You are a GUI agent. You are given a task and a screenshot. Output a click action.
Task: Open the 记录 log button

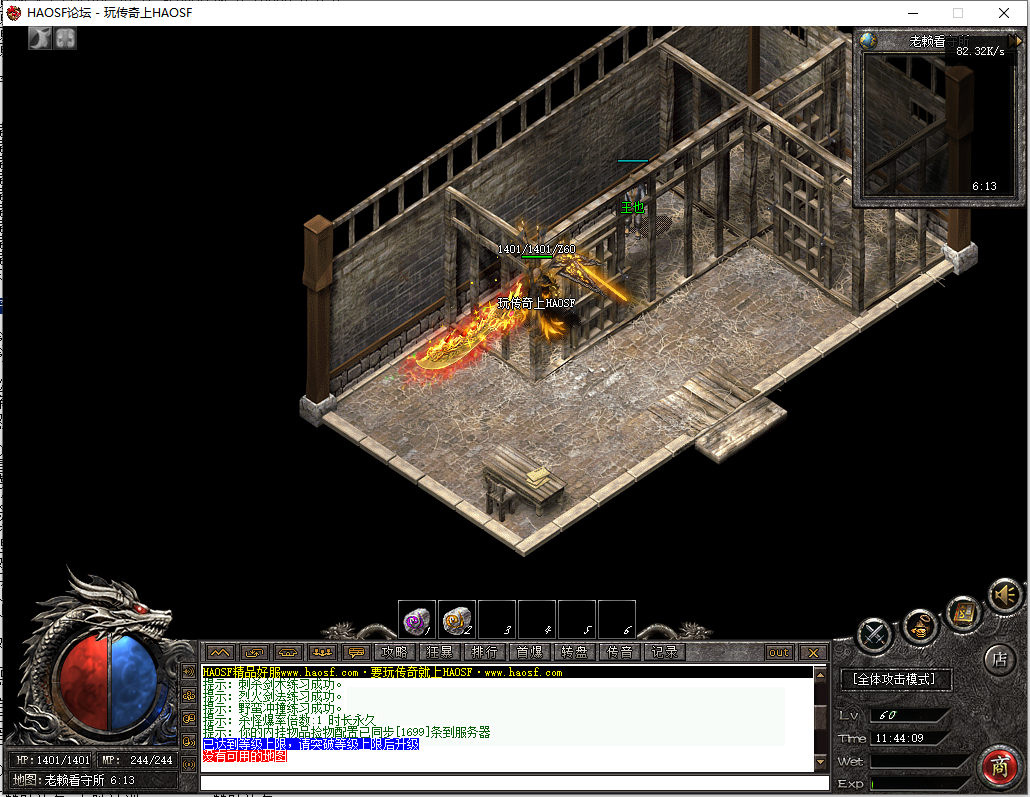coord(664,652)
